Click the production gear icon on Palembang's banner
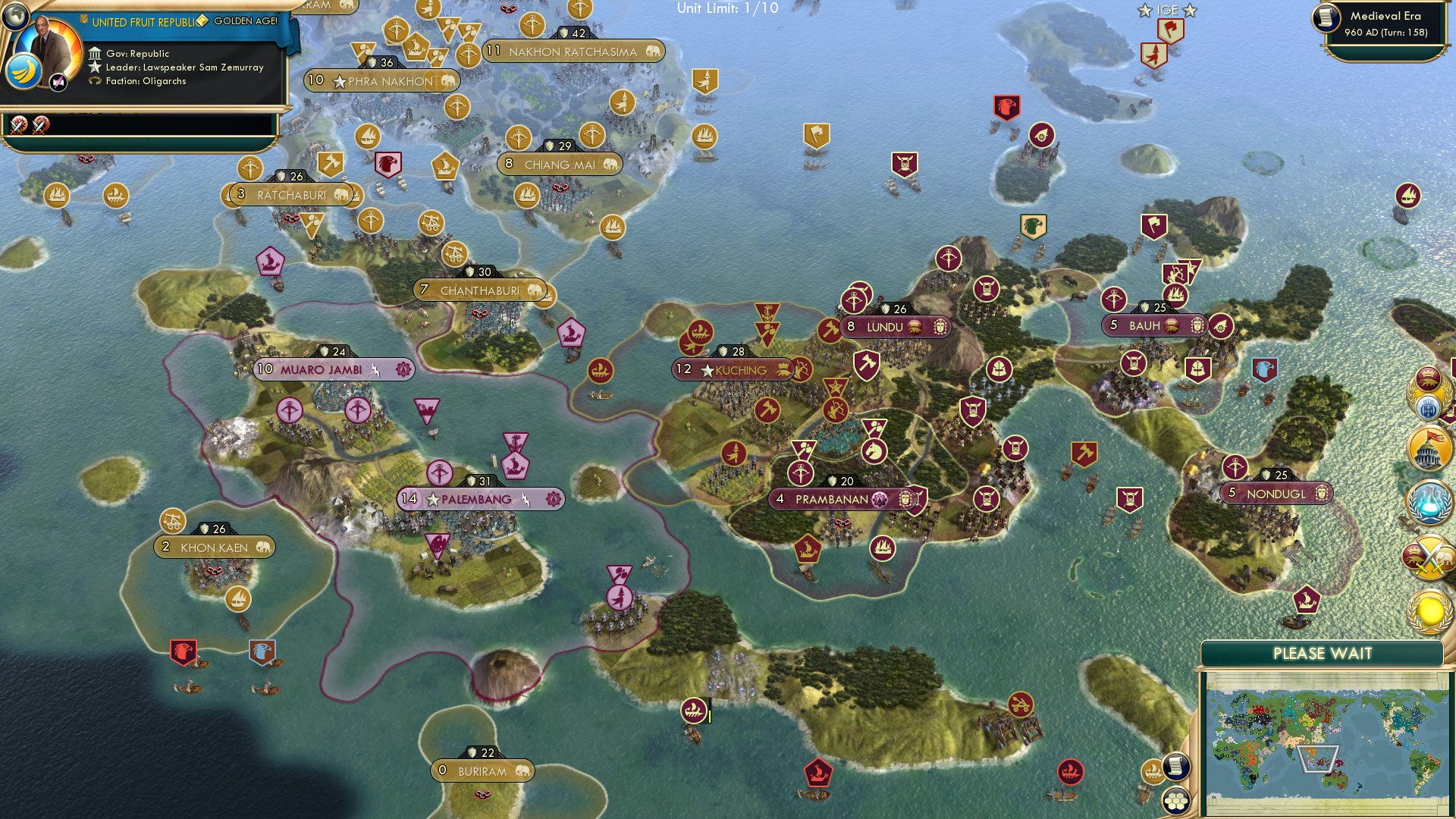1456x819 pixels. (554, 498)
